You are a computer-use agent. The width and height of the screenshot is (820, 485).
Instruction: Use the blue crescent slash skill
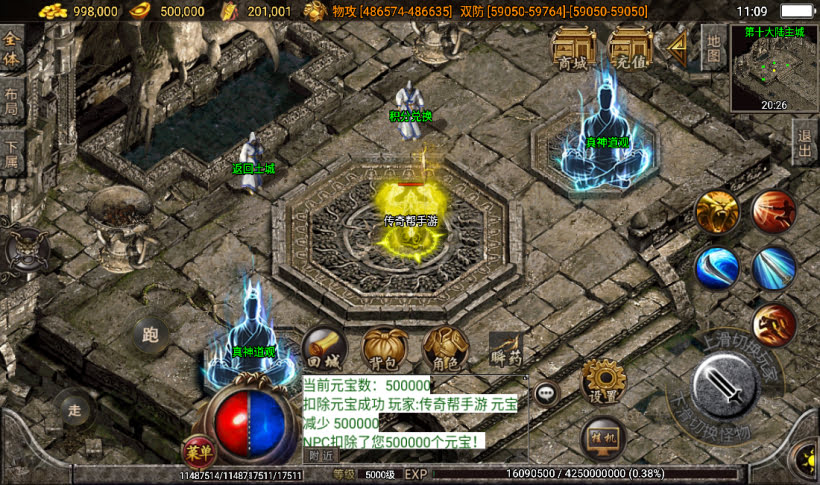point(718,267)
